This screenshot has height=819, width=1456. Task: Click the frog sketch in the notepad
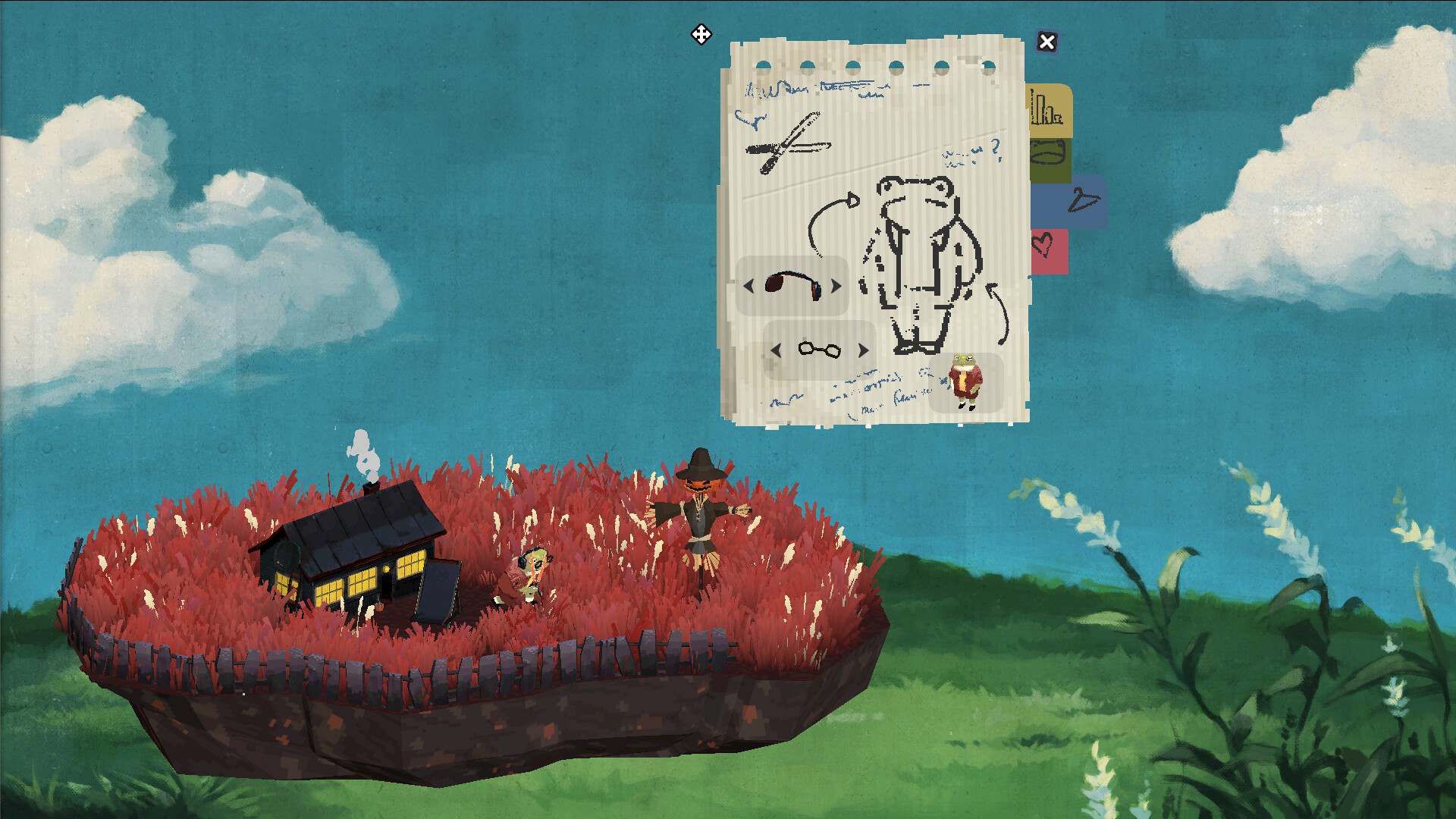pos(921,258)
